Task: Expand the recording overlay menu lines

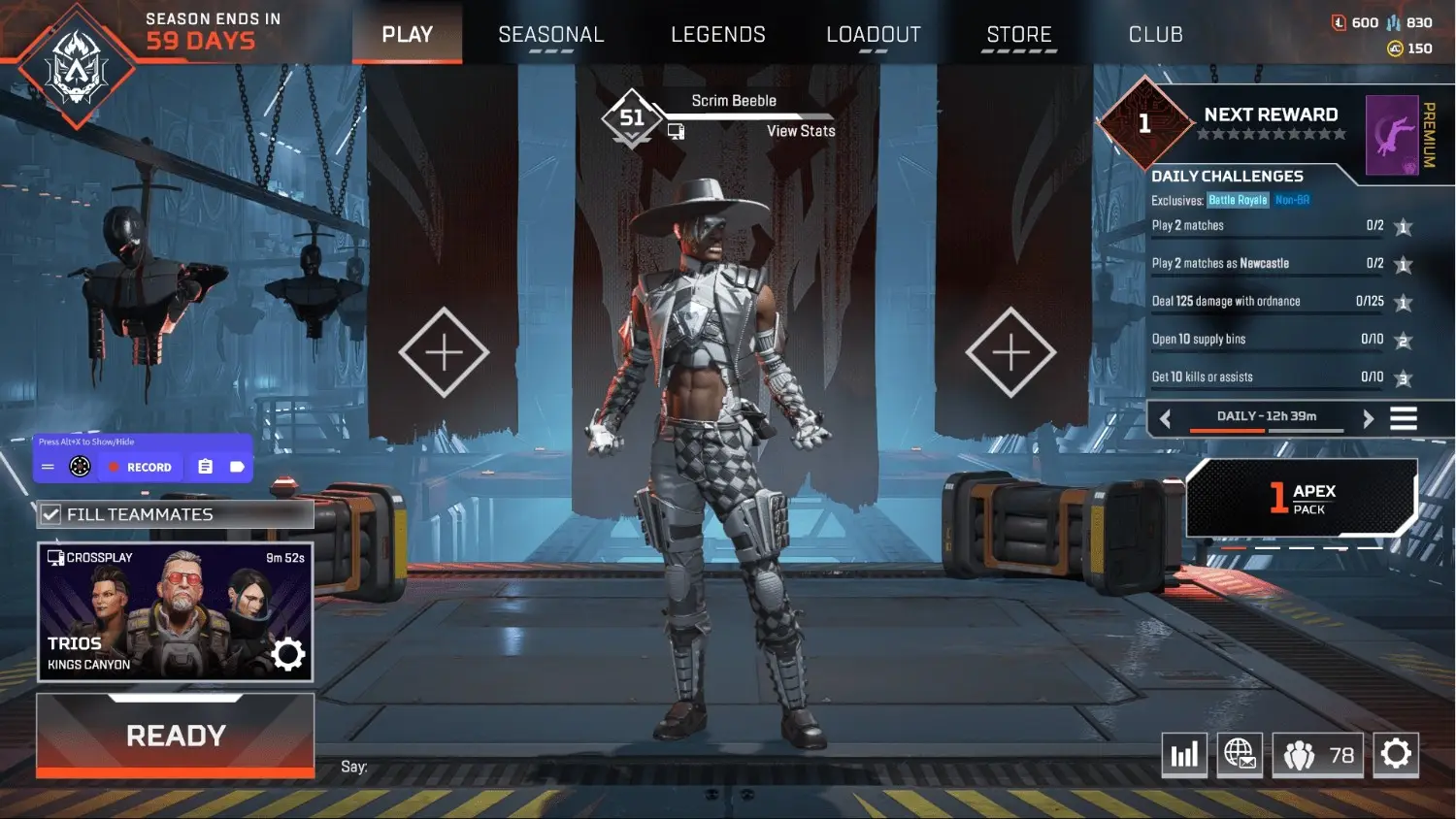Action: click(47, 466)
